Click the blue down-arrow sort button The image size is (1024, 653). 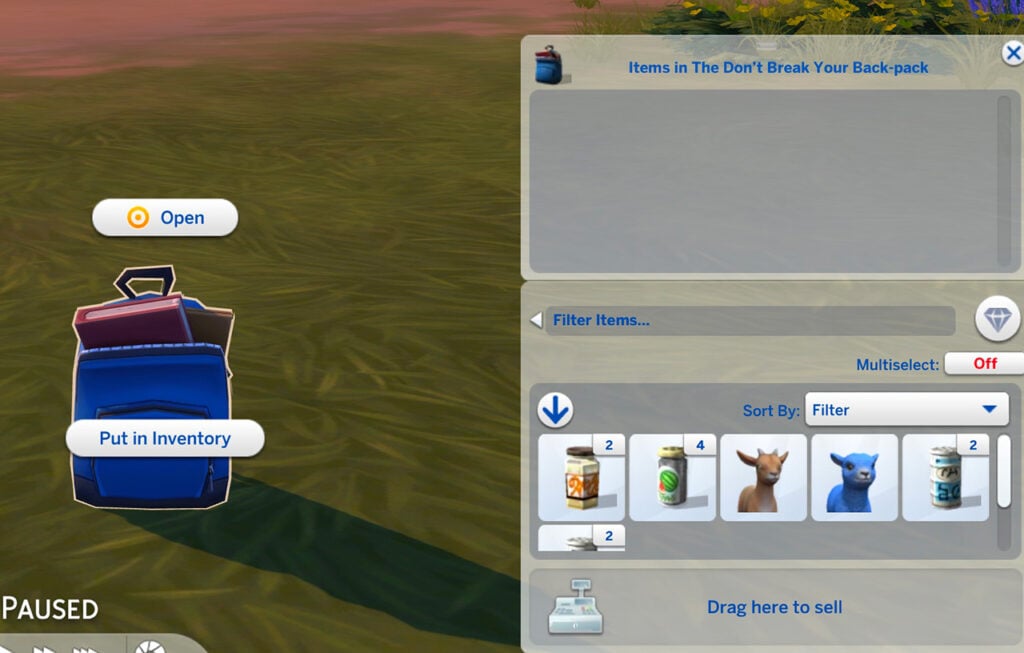coord(555,410)
